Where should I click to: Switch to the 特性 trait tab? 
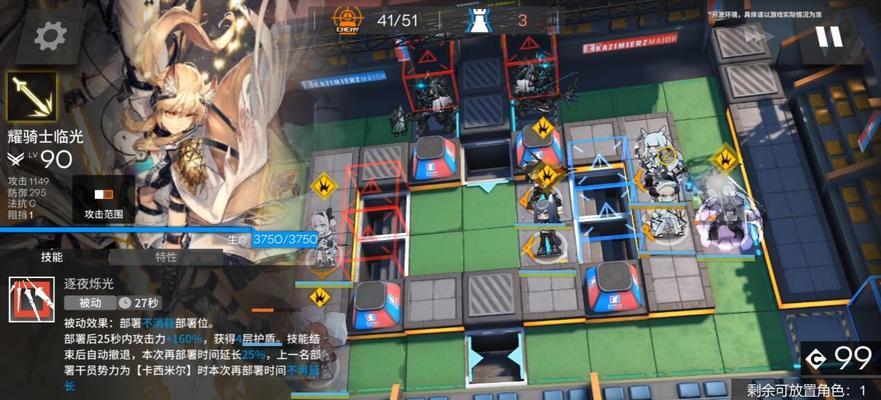click(166, 257)
